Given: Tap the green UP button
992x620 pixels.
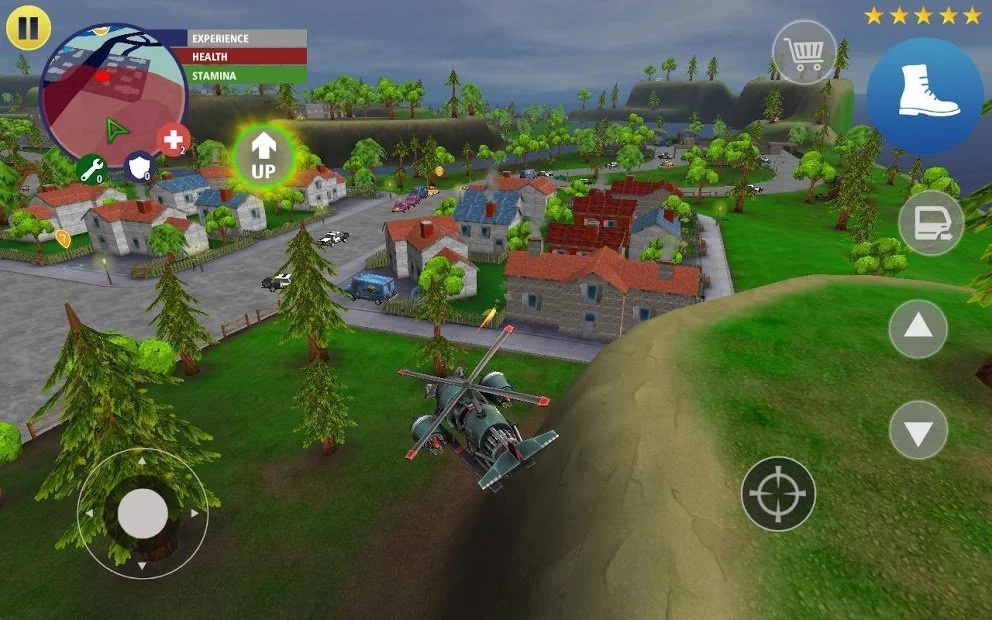Looking at the screenshot, I should click(x=263, y=156).
